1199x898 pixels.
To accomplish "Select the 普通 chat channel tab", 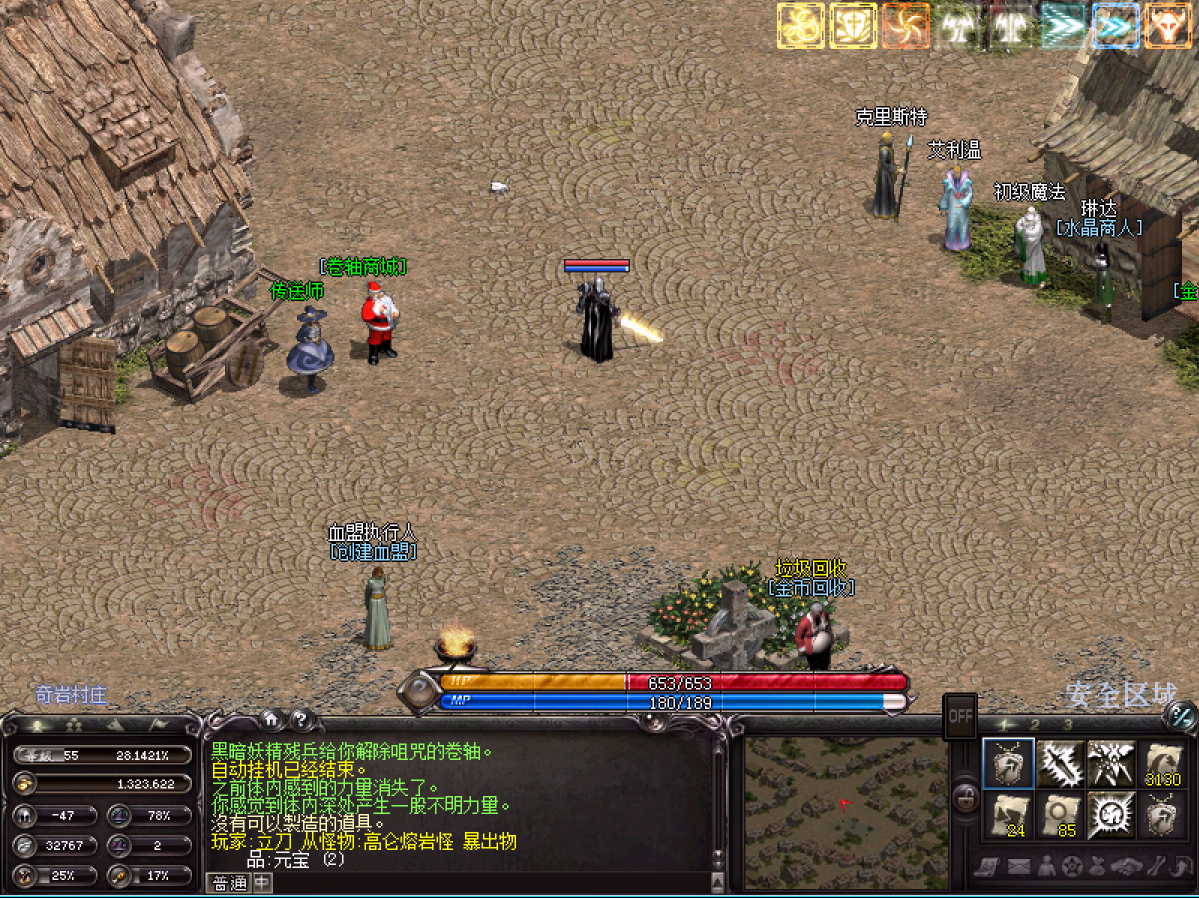I will point(229,882).
